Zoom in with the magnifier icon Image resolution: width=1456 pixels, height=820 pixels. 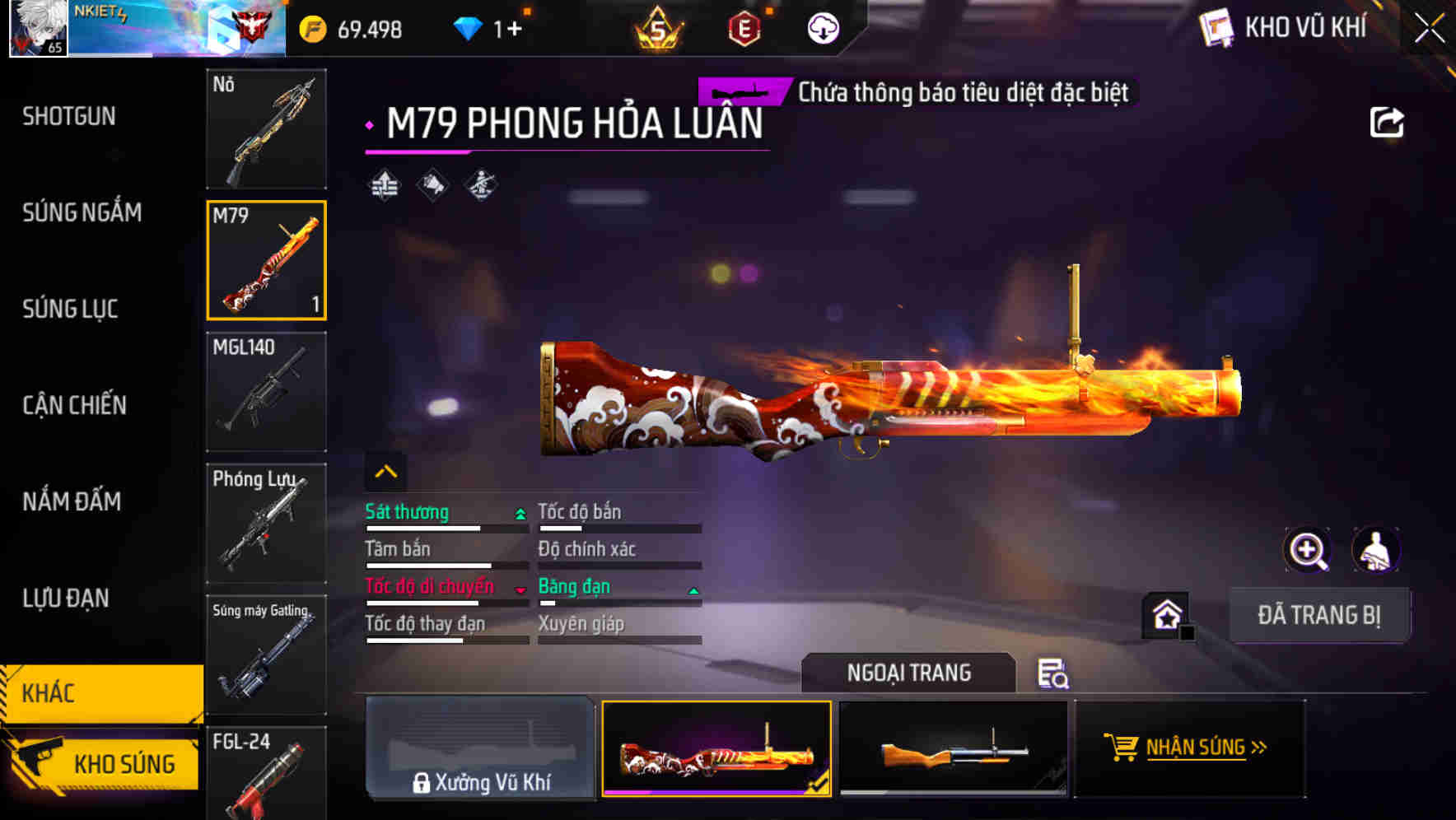(1309, 550)
